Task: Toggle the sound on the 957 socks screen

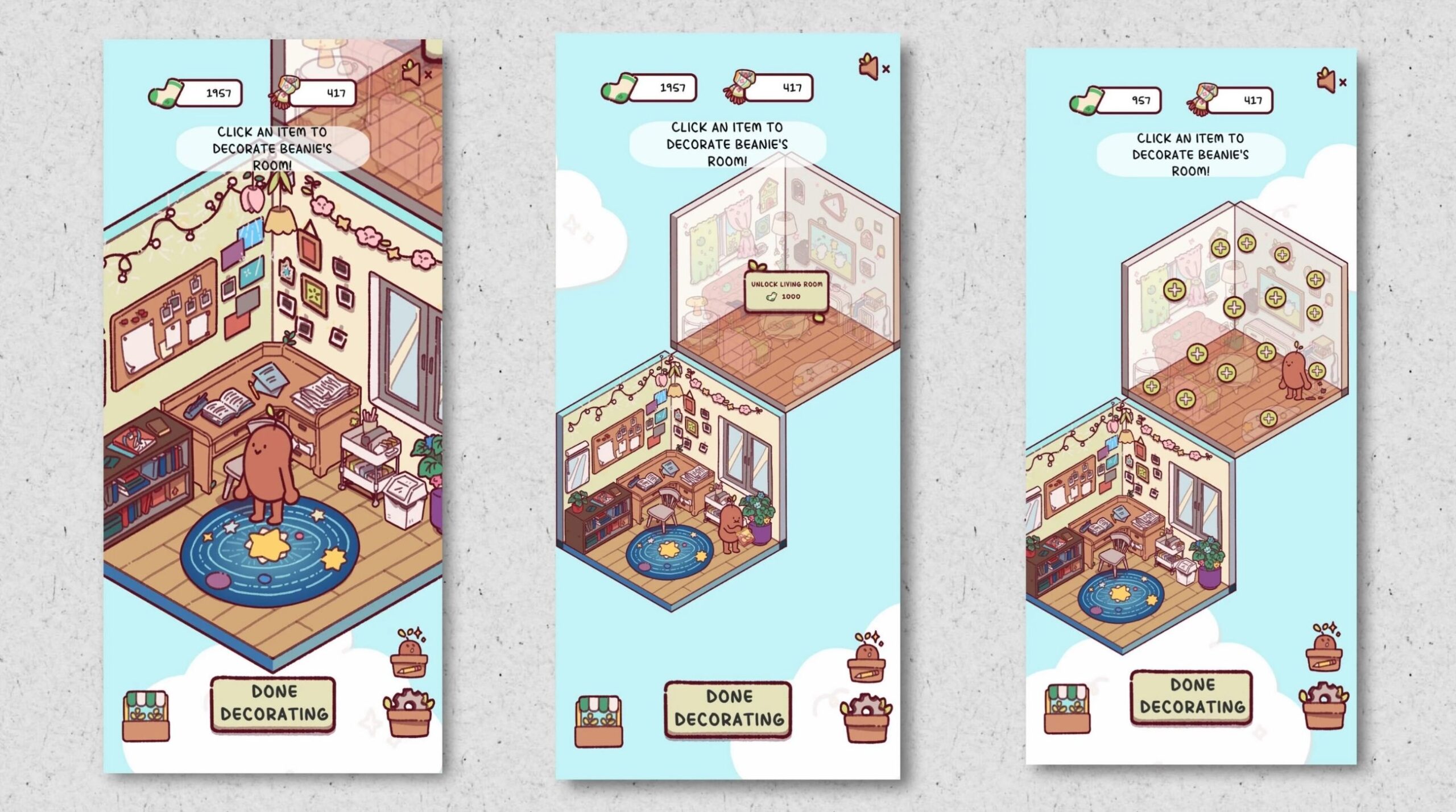Action: point(1330,81)
